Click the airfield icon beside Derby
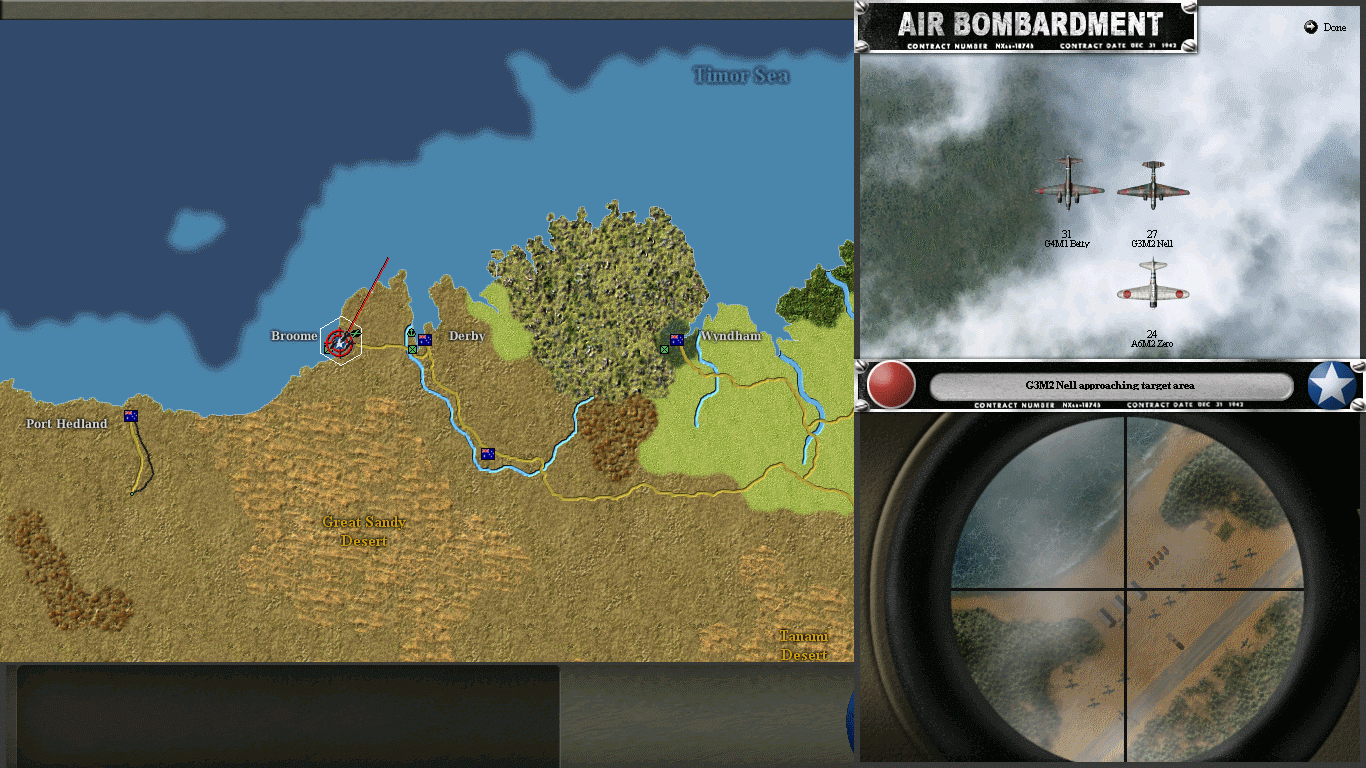The image size is (1366, 768). [412, 349]
